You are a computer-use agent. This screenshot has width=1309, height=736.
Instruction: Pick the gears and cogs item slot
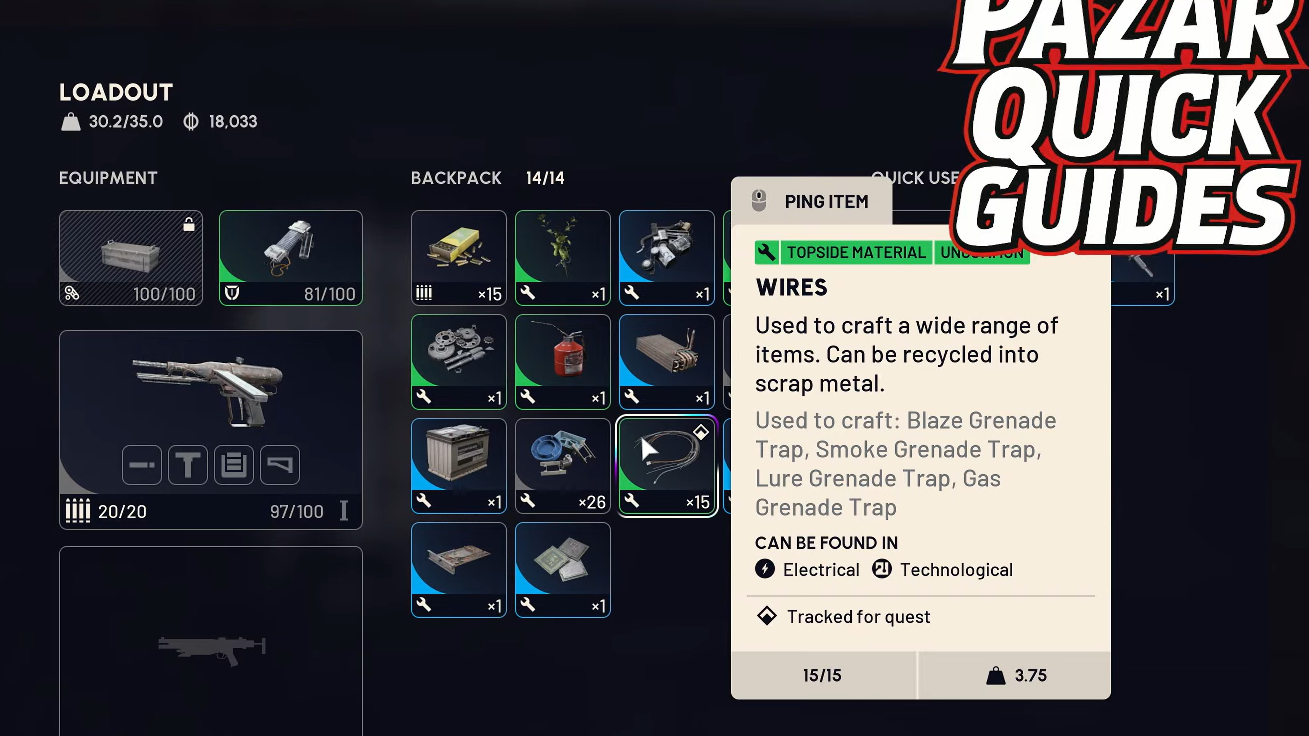click(x=459, y=361)
